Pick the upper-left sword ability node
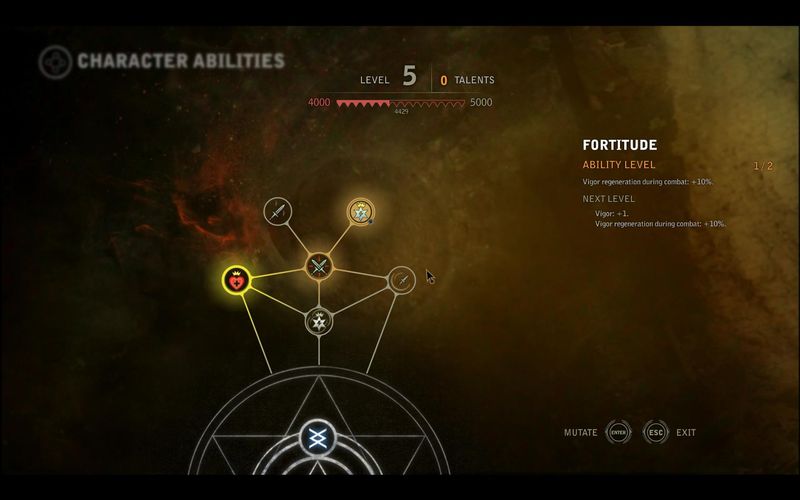Screen dimensions: 800x500 click(x=278, y=211)
